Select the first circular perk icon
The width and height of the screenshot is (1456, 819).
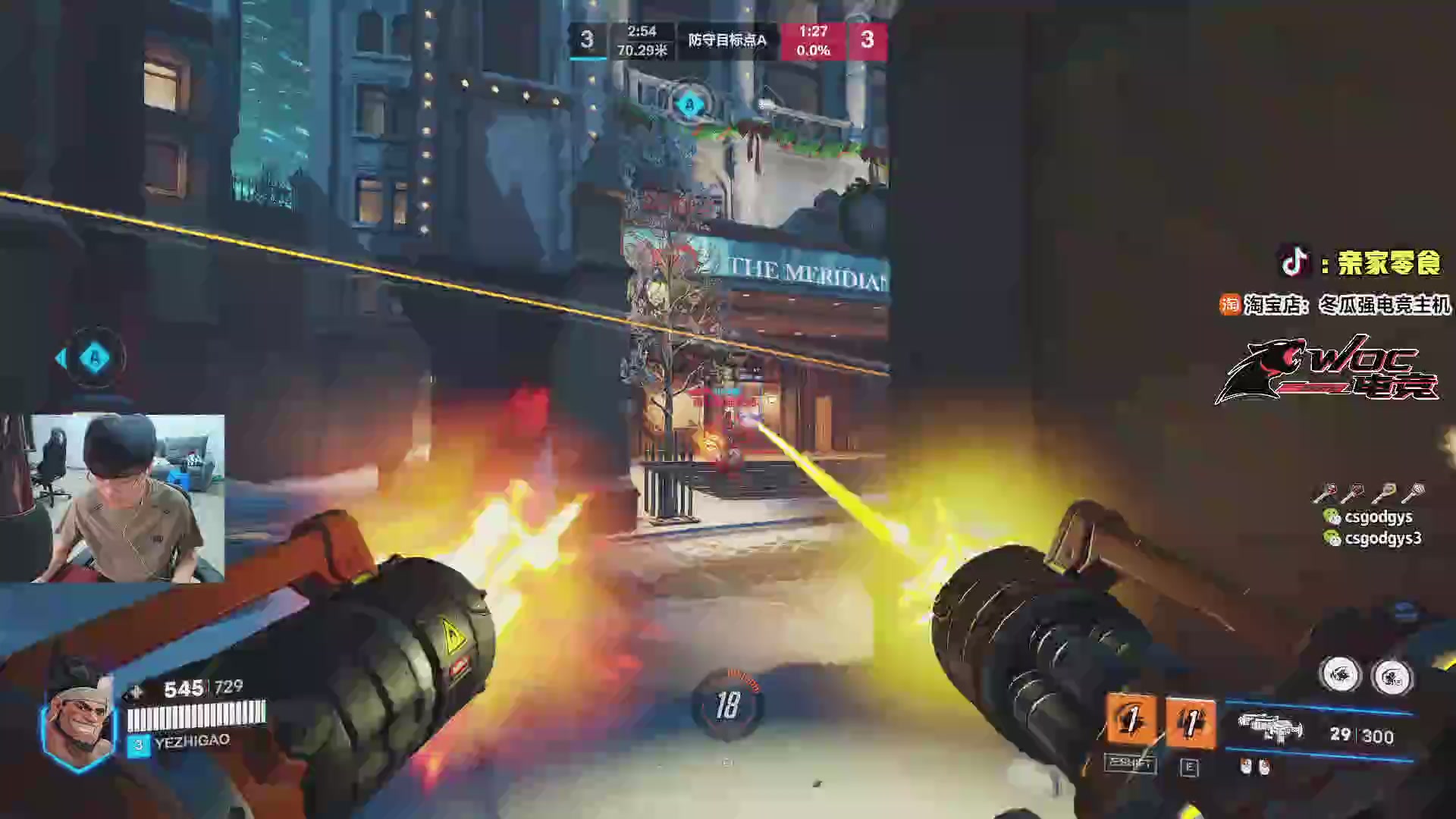click(1340, 674)
